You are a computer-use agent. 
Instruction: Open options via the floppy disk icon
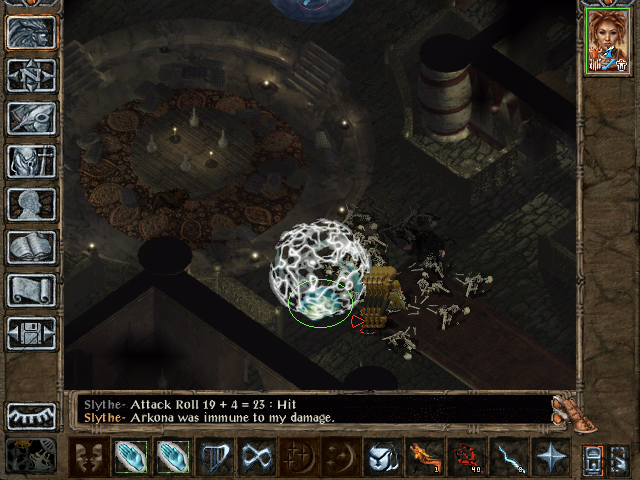(31, 333)
